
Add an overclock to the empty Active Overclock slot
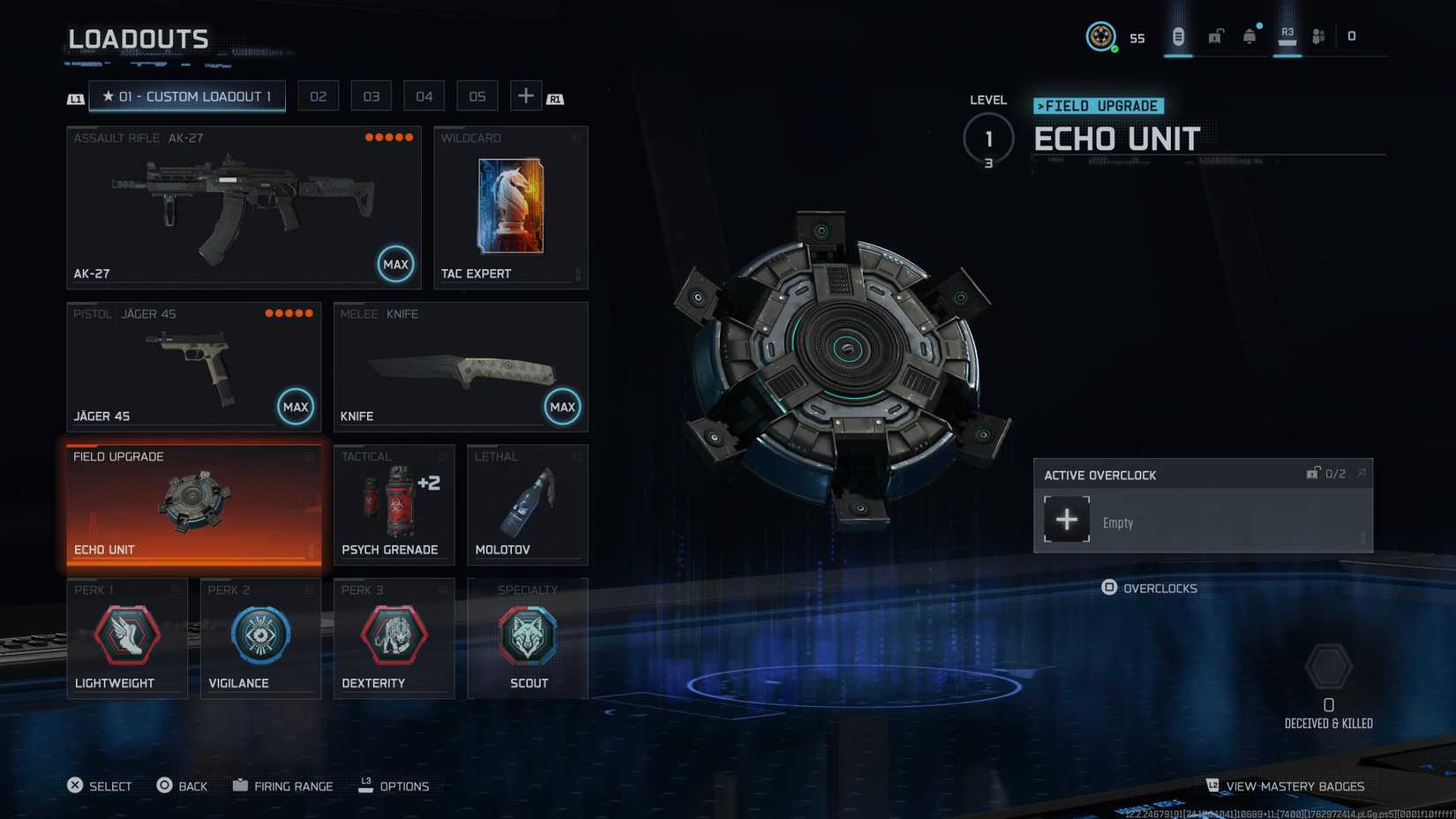pos(1067,519)
